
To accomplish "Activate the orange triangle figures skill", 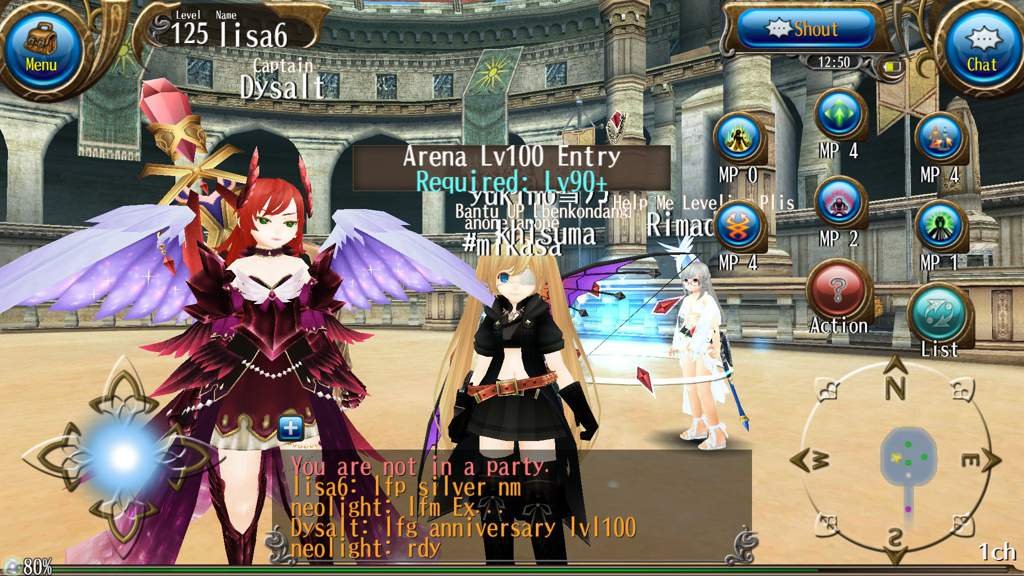I will click(x=939, y=138).
